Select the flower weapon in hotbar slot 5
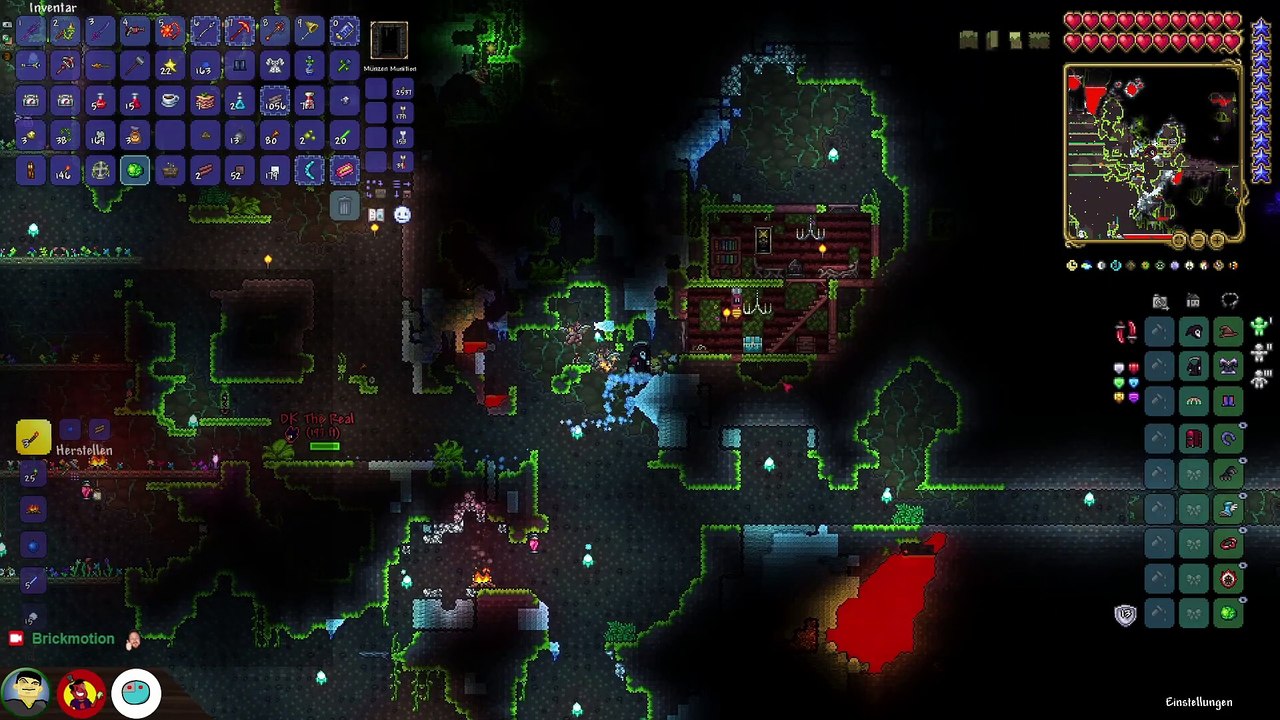This screenshot has width=1280, height=720. 169,31
